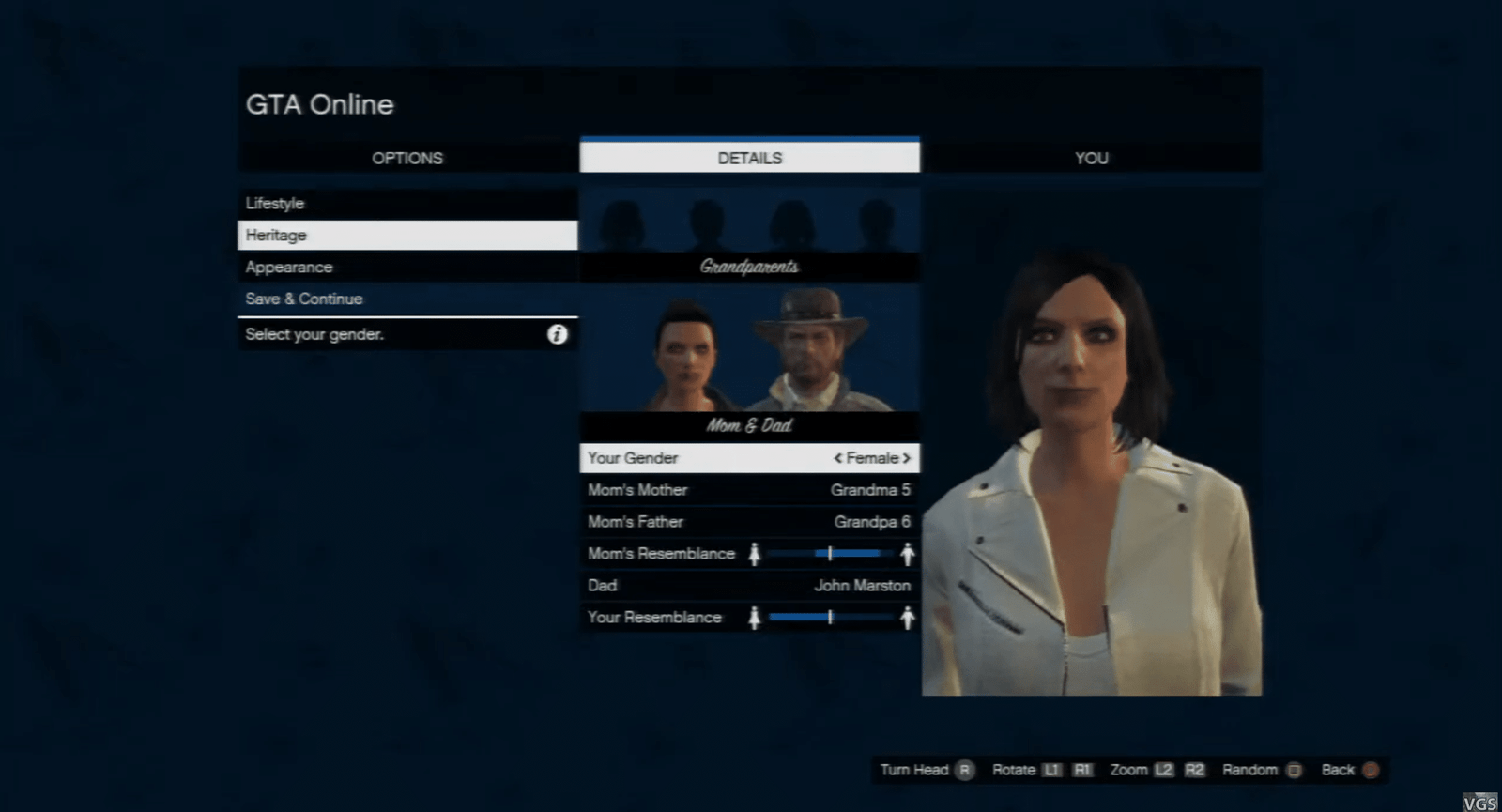Image resolution: width=1502 pixels, height=812 pixels.
Task: Adjust the Mom's Resemblance slider
Action: coord(831,554)
